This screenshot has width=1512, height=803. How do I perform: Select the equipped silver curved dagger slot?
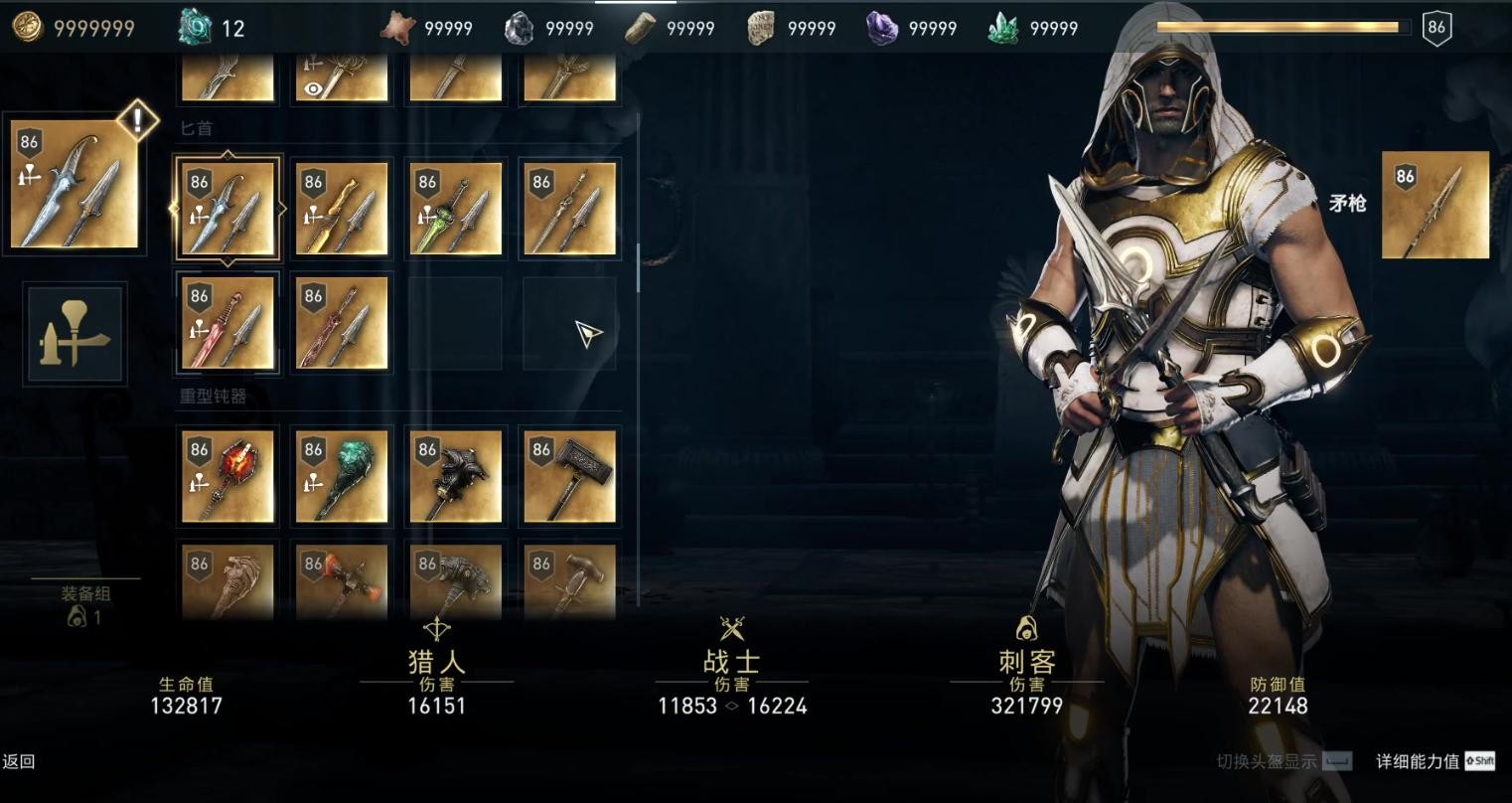click(x=76, y=186)
